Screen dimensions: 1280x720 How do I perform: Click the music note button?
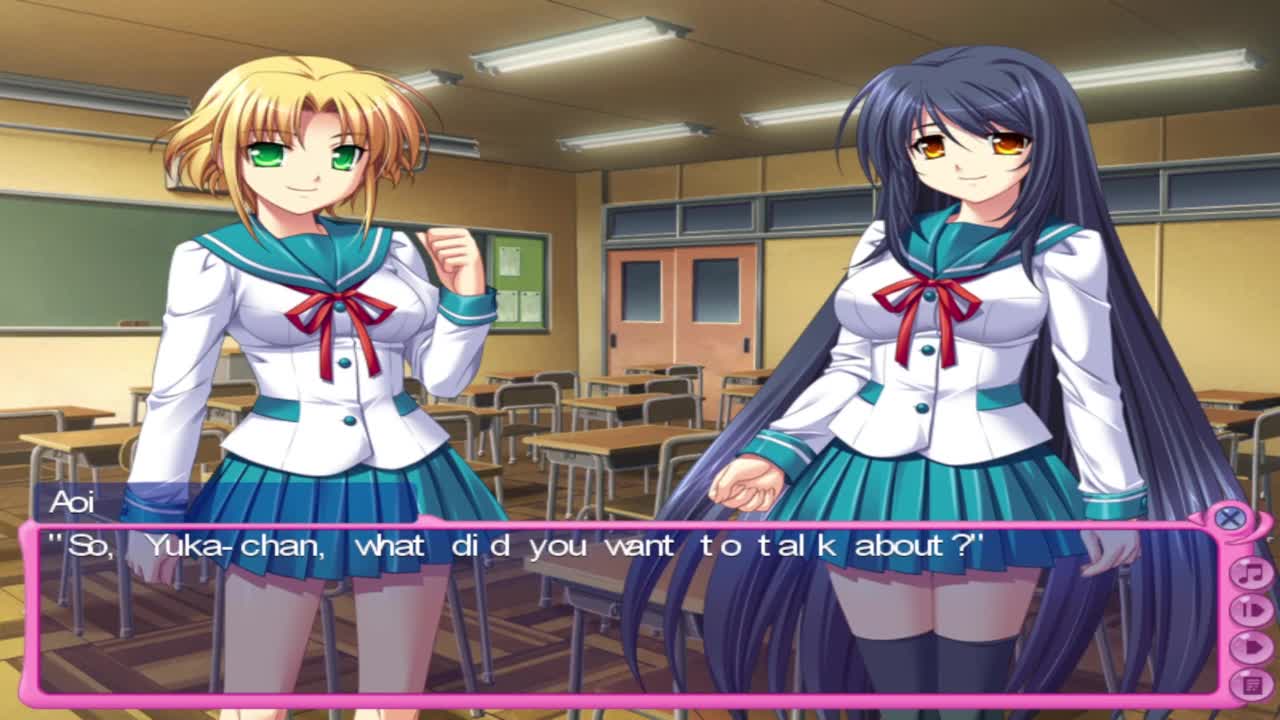click(x=1250, y=573)
